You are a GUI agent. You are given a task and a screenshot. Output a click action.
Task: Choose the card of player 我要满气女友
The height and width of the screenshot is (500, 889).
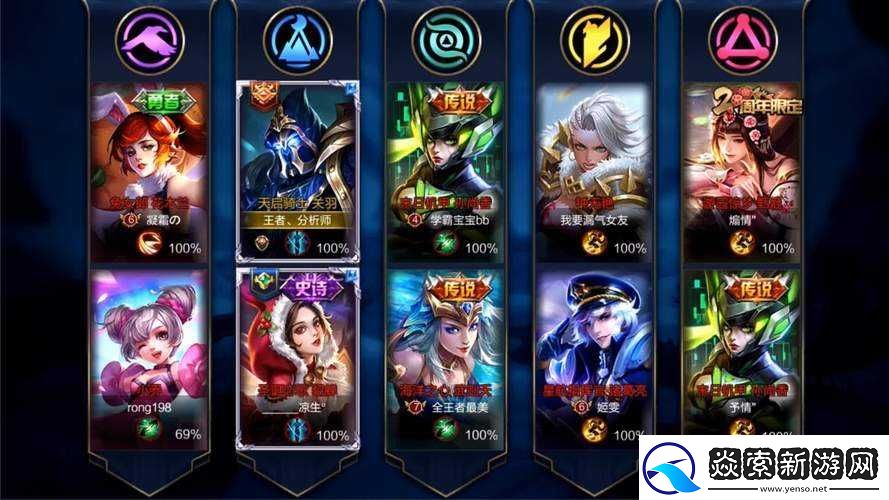pyautogui.click(x=594, y=170)
